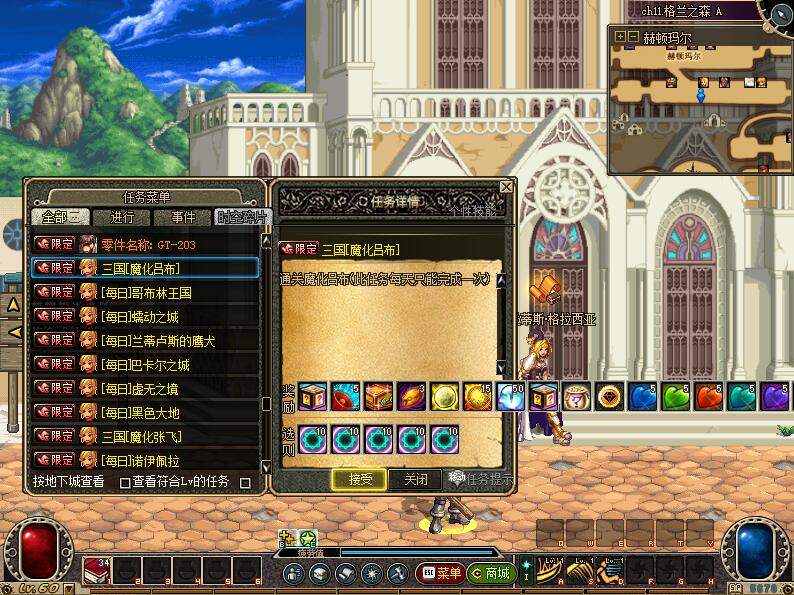The width and height of the screenshot is (794, 595).
Task: Open the 商城 shop
Action: [491, 573]
